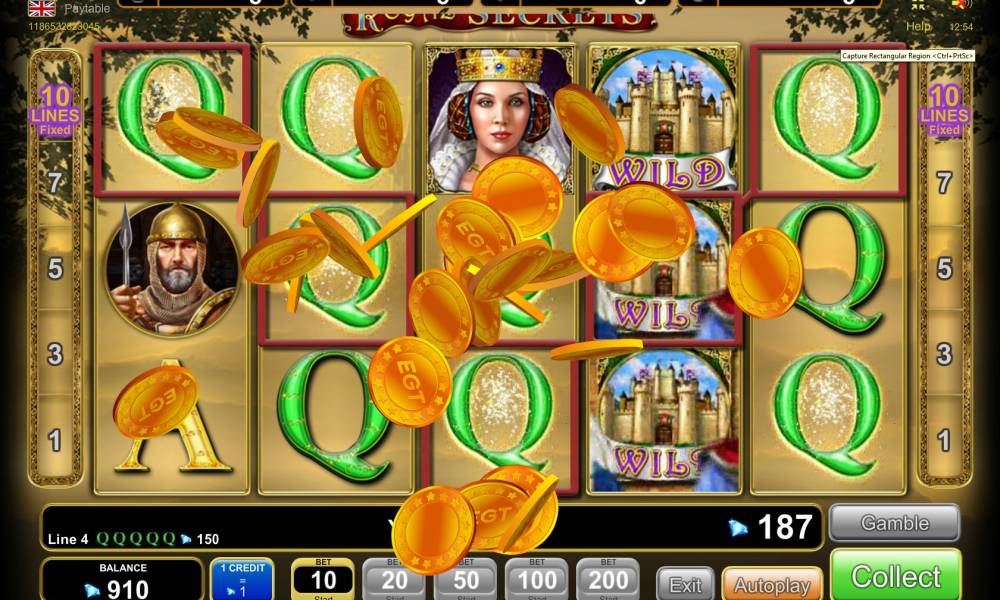The image size is (1000, 600).
Task: Select the bet 10 button
Action: click(x=323, y=579)
